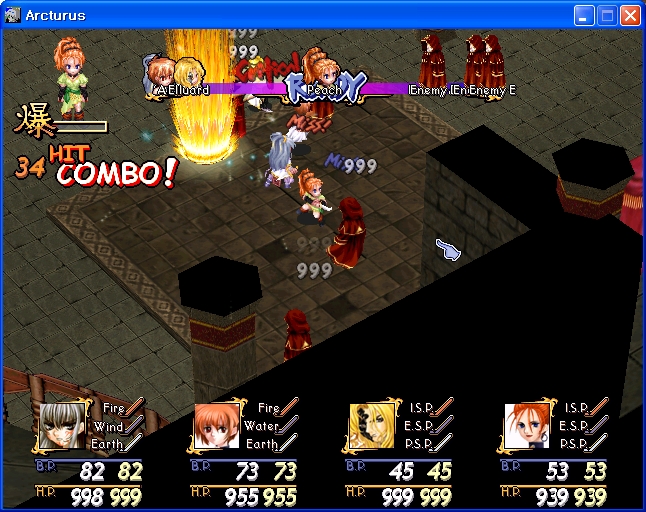The width and height of the screenshot is (646, 512).
Task: Select the silver-haired character portrait
Action: (x=62, y=427)
